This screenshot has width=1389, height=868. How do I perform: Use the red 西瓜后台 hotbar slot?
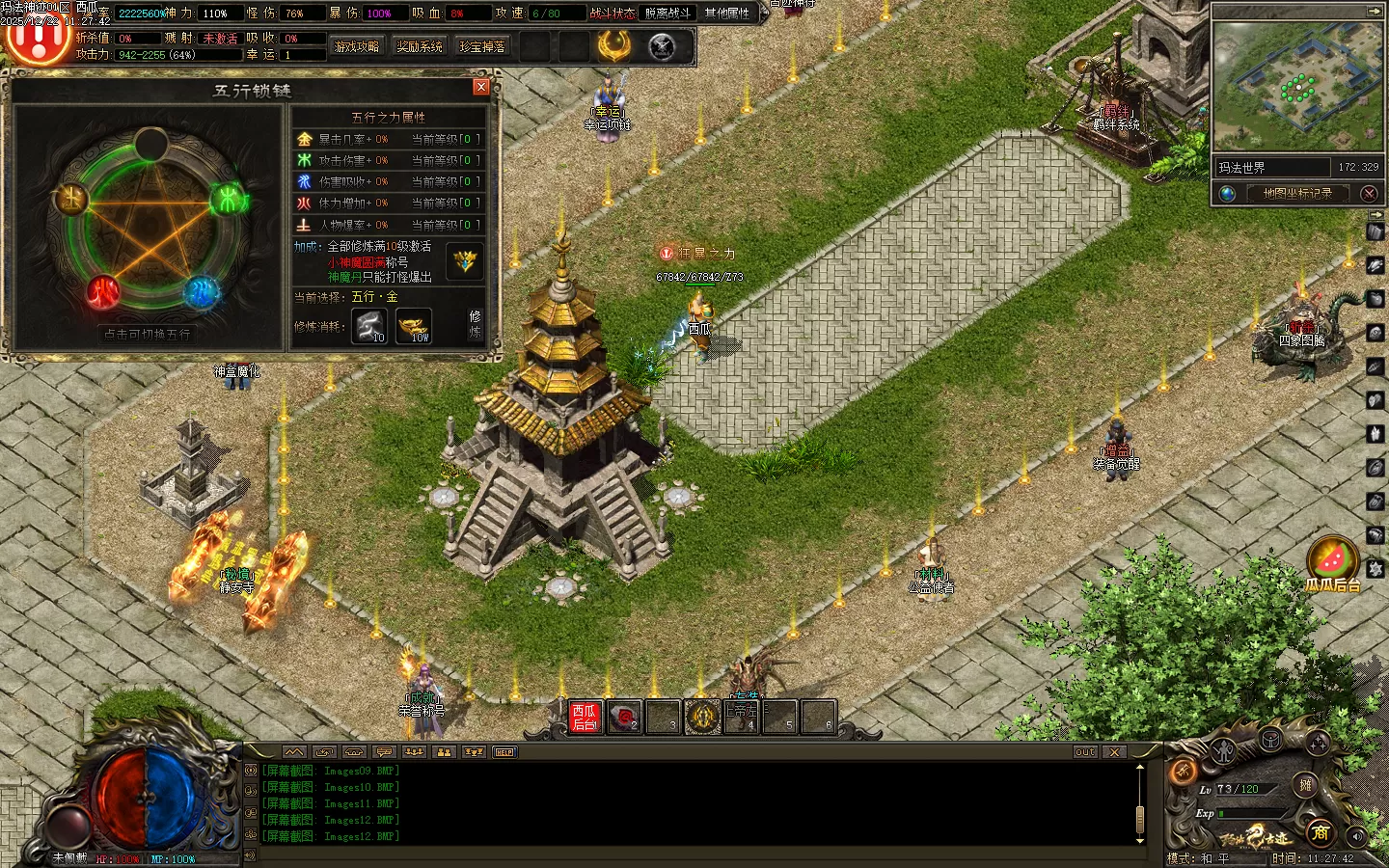[585, 717]
